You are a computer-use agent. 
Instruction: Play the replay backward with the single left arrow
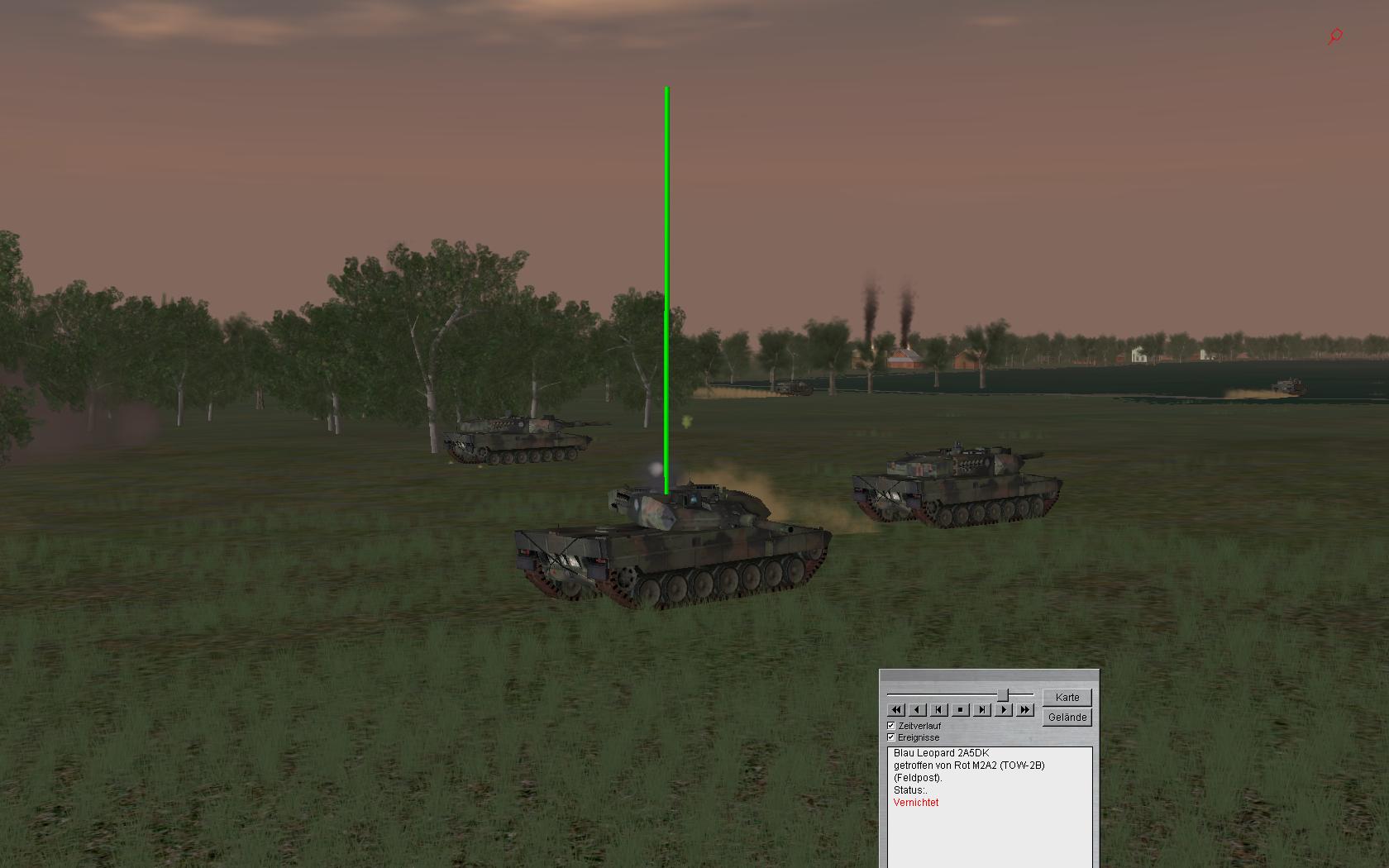coord(918,709)
